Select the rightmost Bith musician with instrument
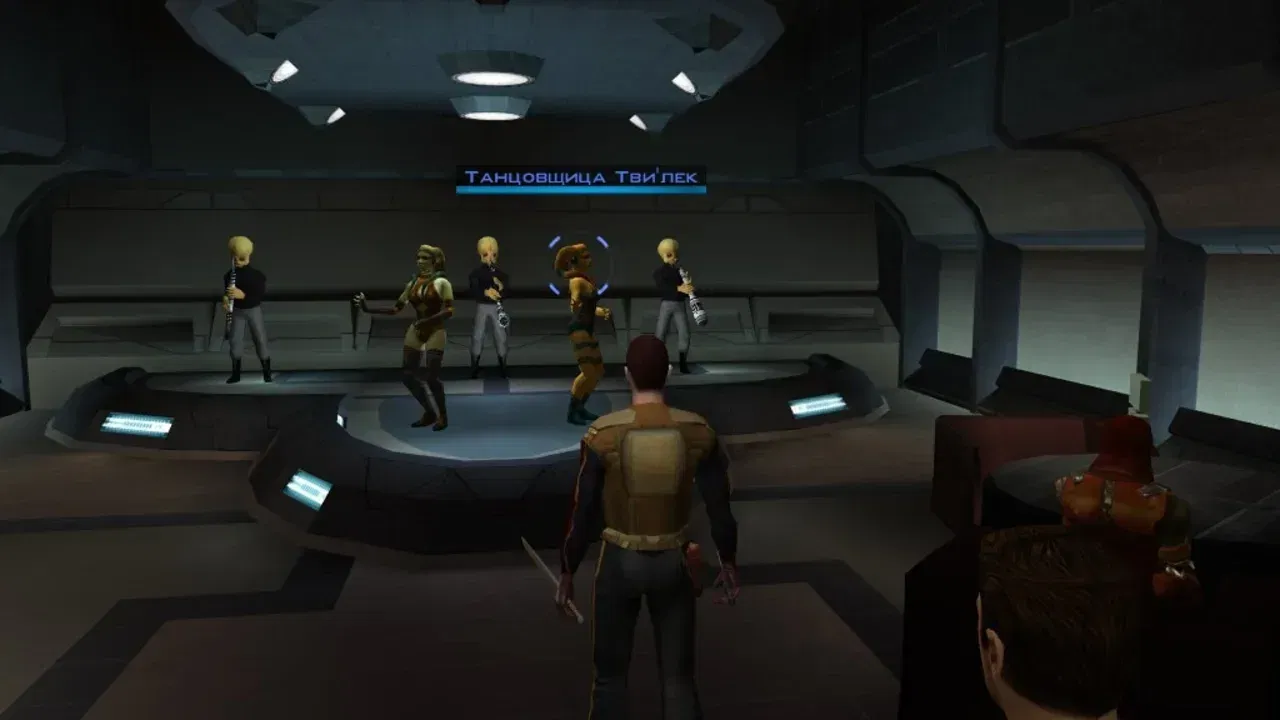 click(x=668, y=290)
